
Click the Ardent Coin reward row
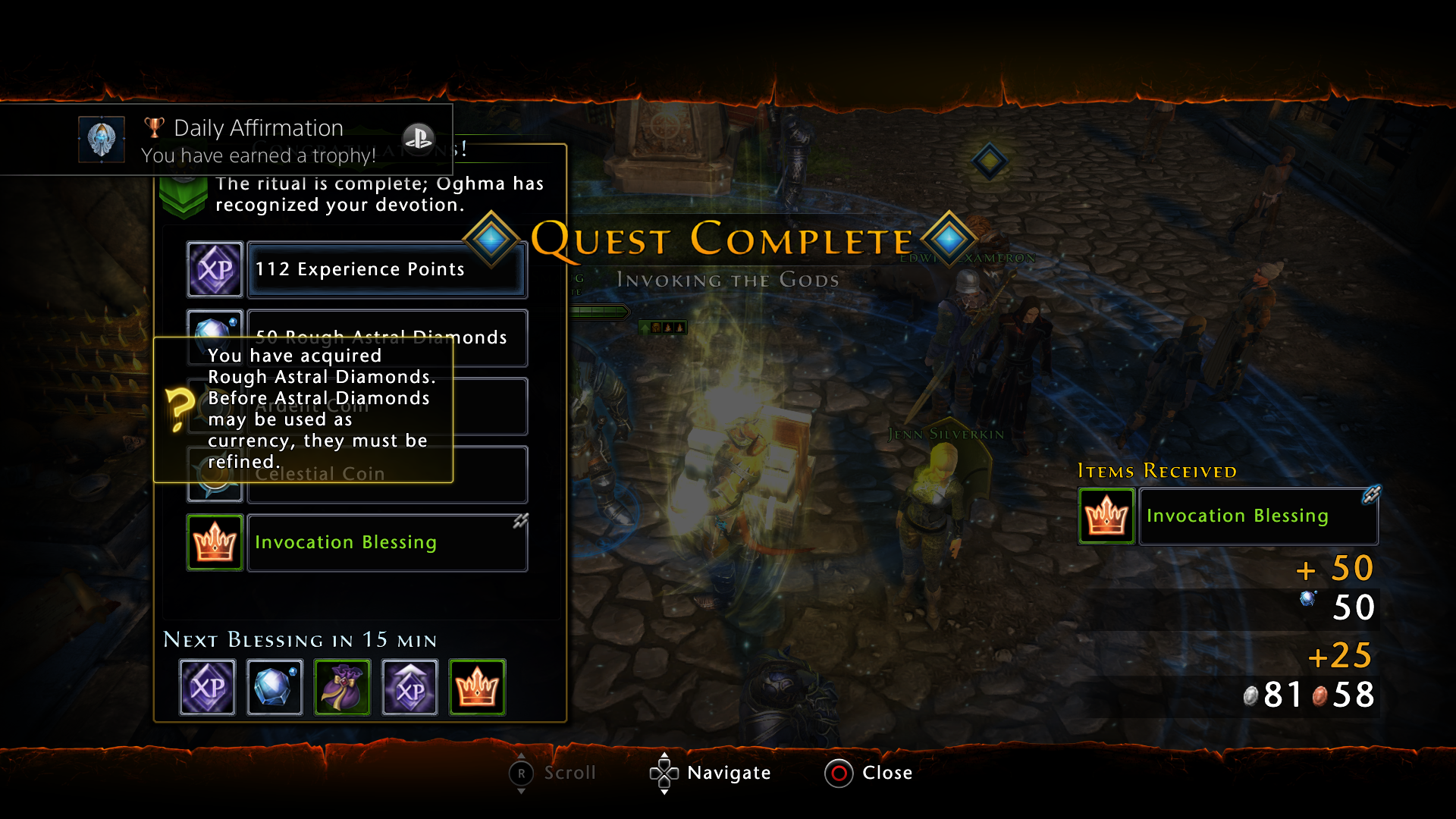(x=386, y=406)
